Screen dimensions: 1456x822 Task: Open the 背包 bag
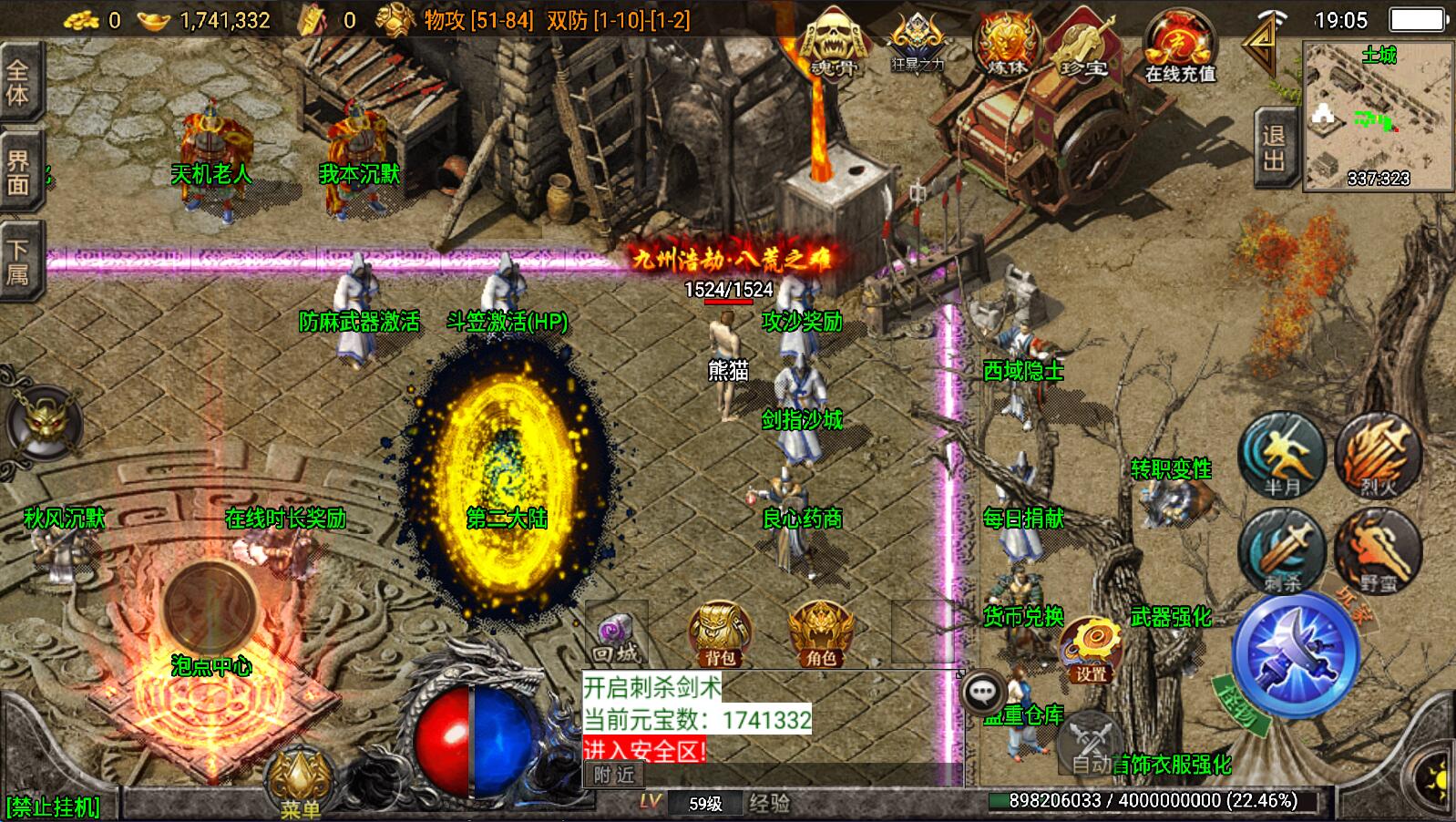[720, 633]
